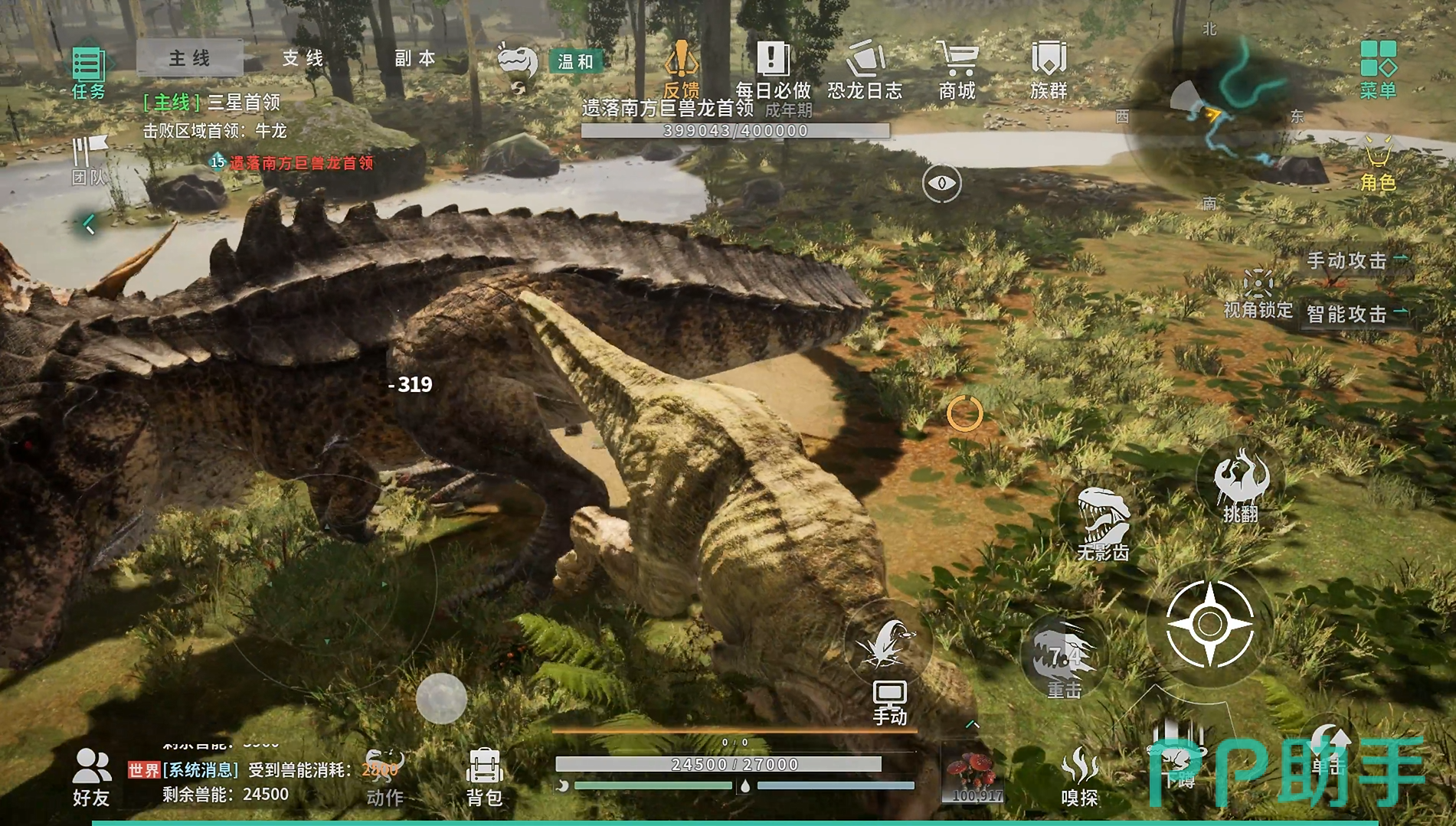Open the circular minimap
This screenshot has height=826, width=1456.
(1210, 116)
